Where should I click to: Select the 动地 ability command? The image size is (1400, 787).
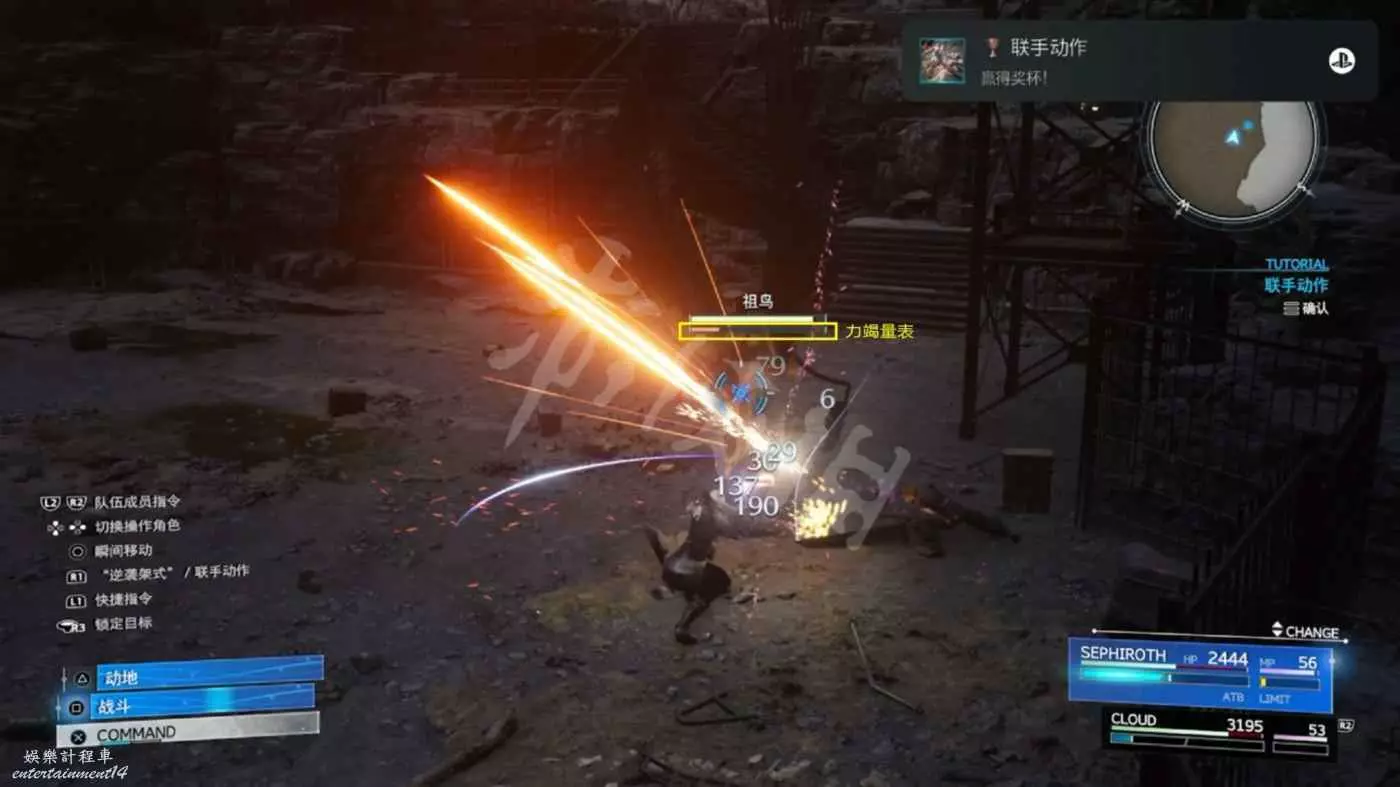tap(208, 676)
